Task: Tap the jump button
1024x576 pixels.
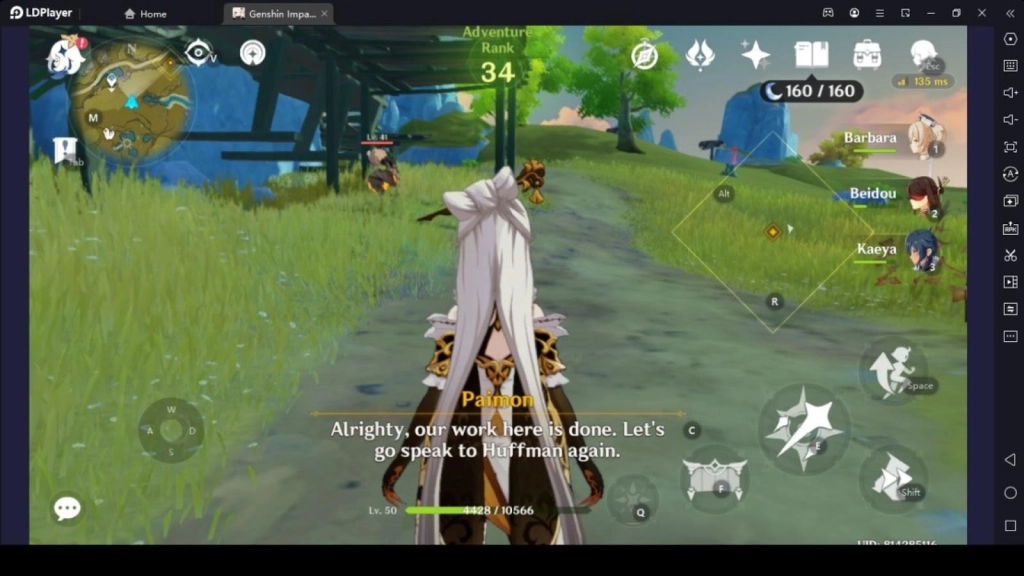Action: 893,370
